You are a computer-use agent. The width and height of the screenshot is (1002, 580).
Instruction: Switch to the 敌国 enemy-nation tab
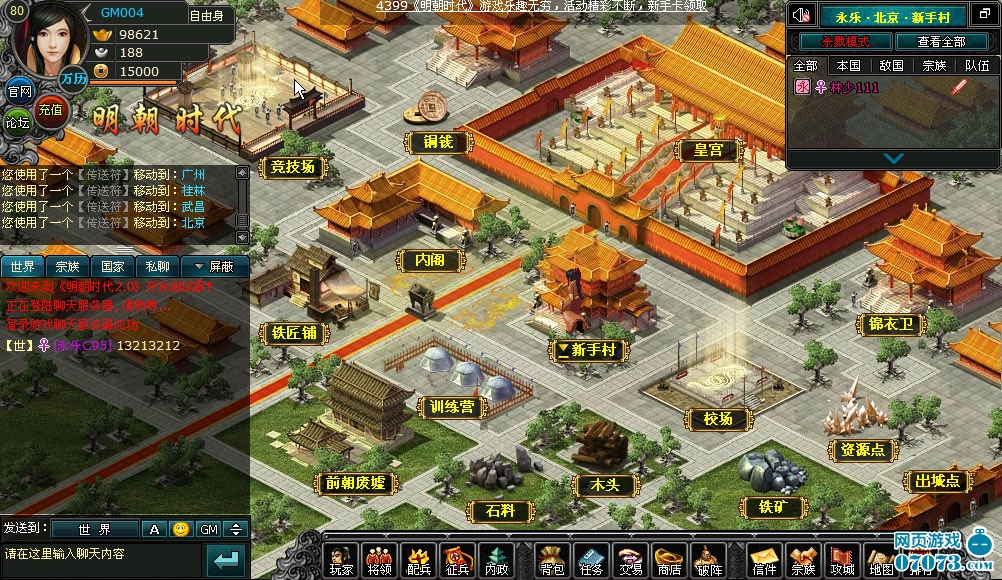coord(890,65)
